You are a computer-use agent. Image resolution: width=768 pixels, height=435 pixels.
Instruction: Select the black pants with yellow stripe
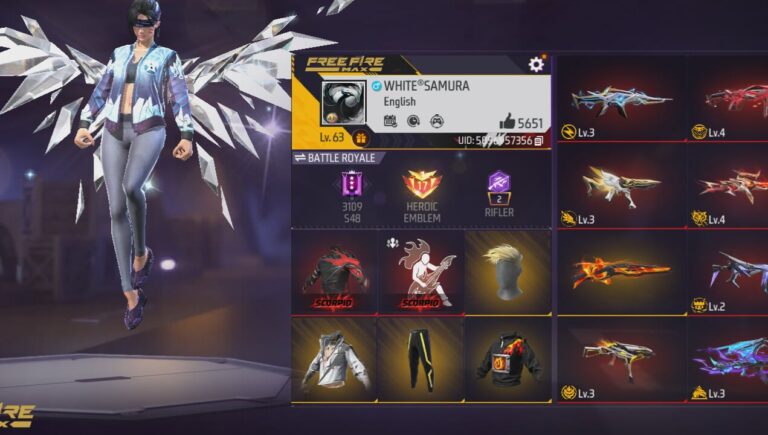[x=421, y=359]
